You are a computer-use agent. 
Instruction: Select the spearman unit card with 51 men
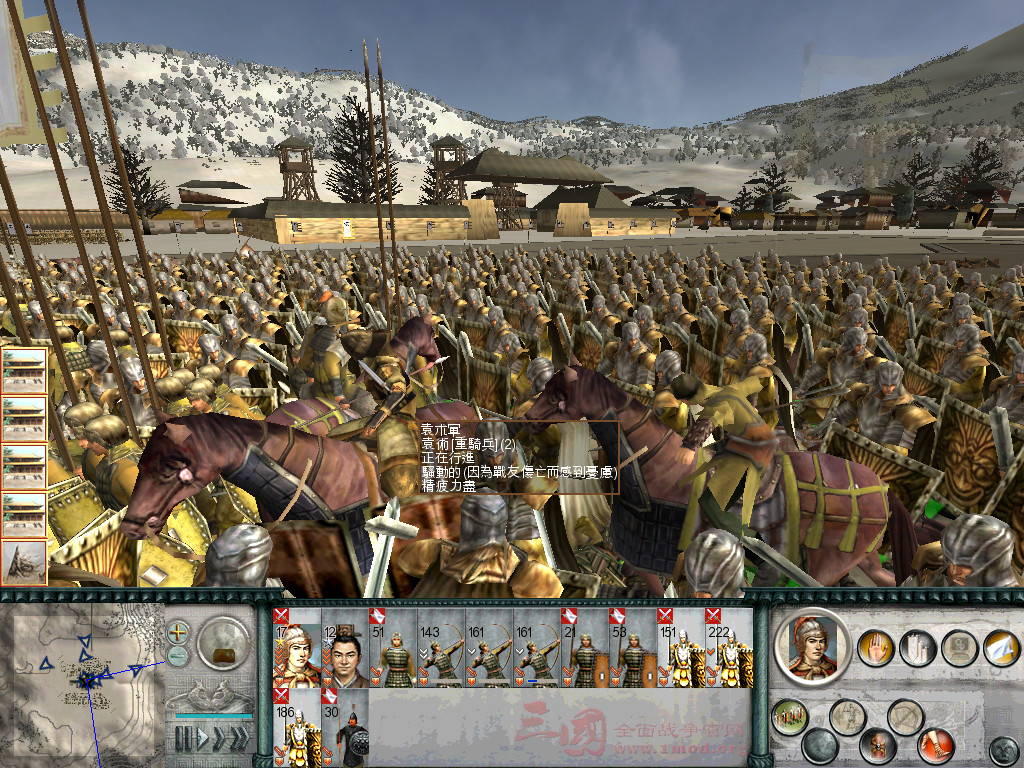pyautogui.click(x=393, y=650)
